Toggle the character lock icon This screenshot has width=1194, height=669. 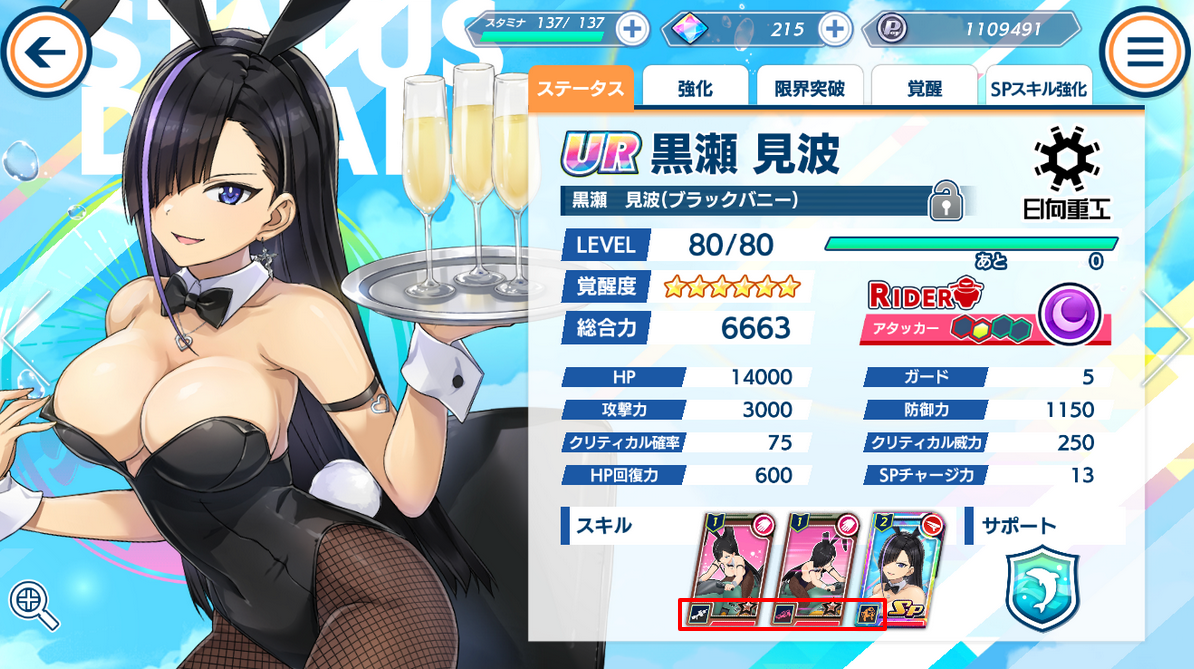(x=944, y=201)
